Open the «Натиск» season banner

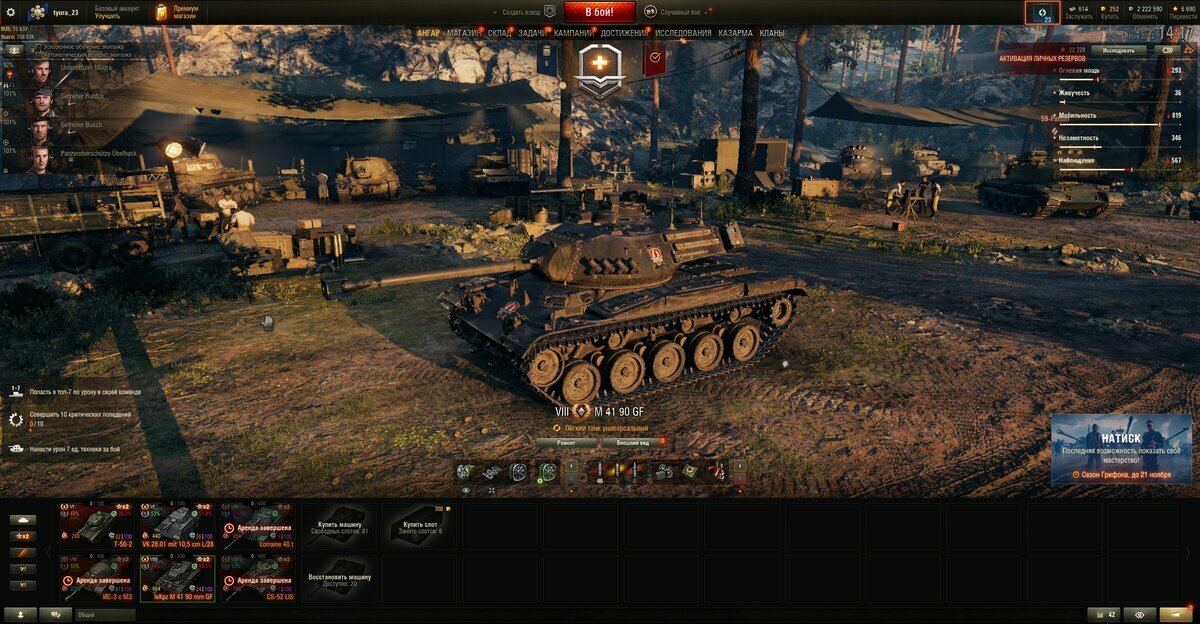point(1120,448)
